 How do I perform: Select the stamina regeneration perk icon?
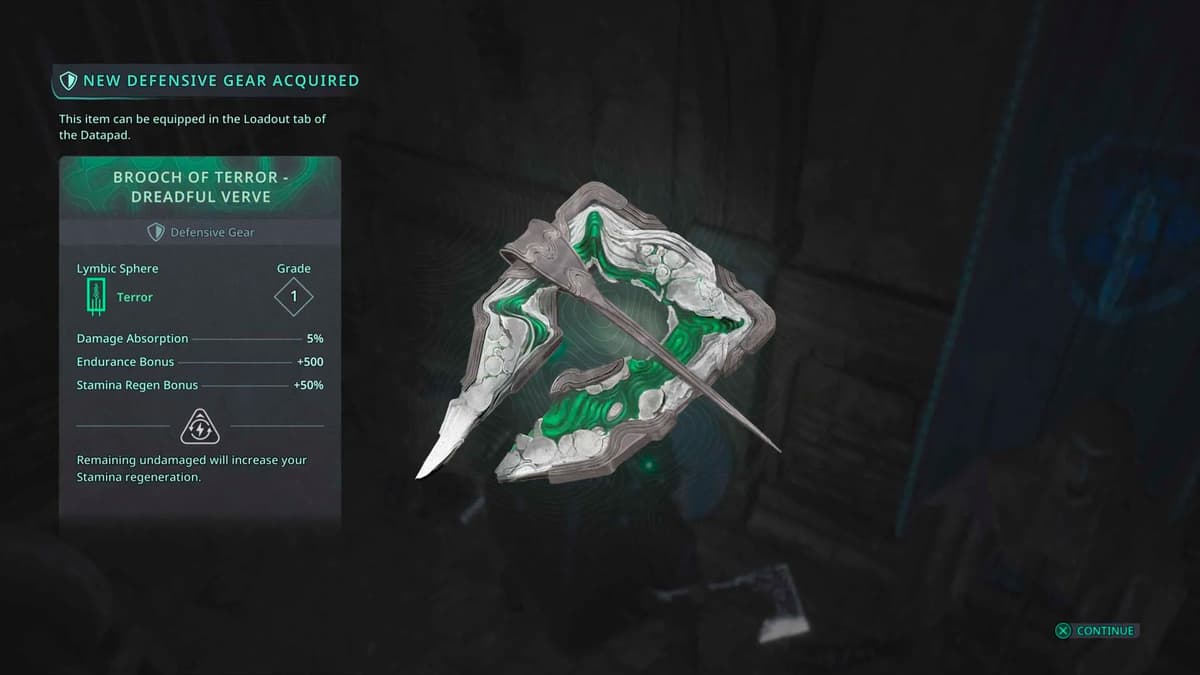[200, 427]
